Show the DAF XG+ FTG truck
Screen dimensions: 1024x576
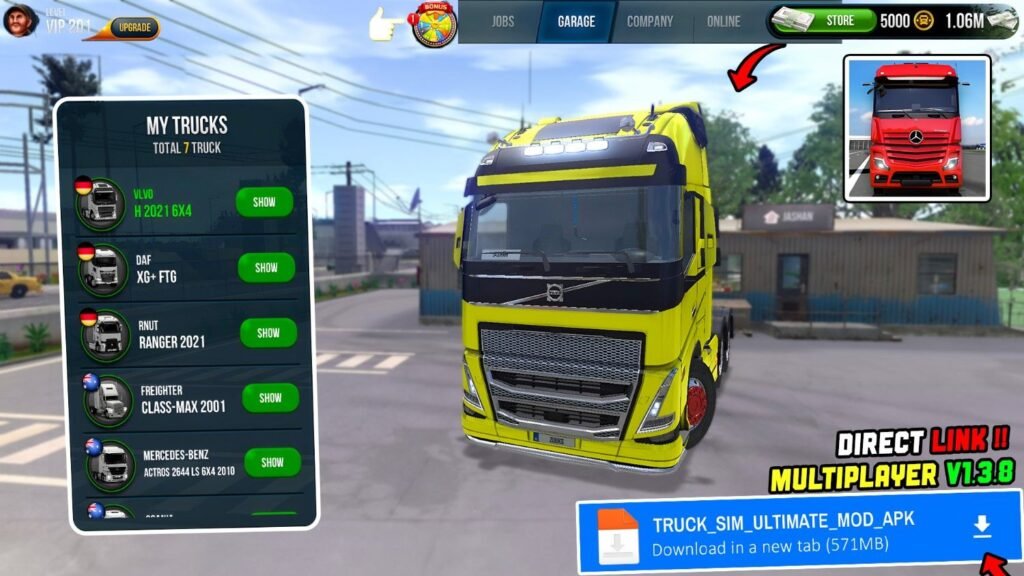pyautogui.click(x=266, y=268)
